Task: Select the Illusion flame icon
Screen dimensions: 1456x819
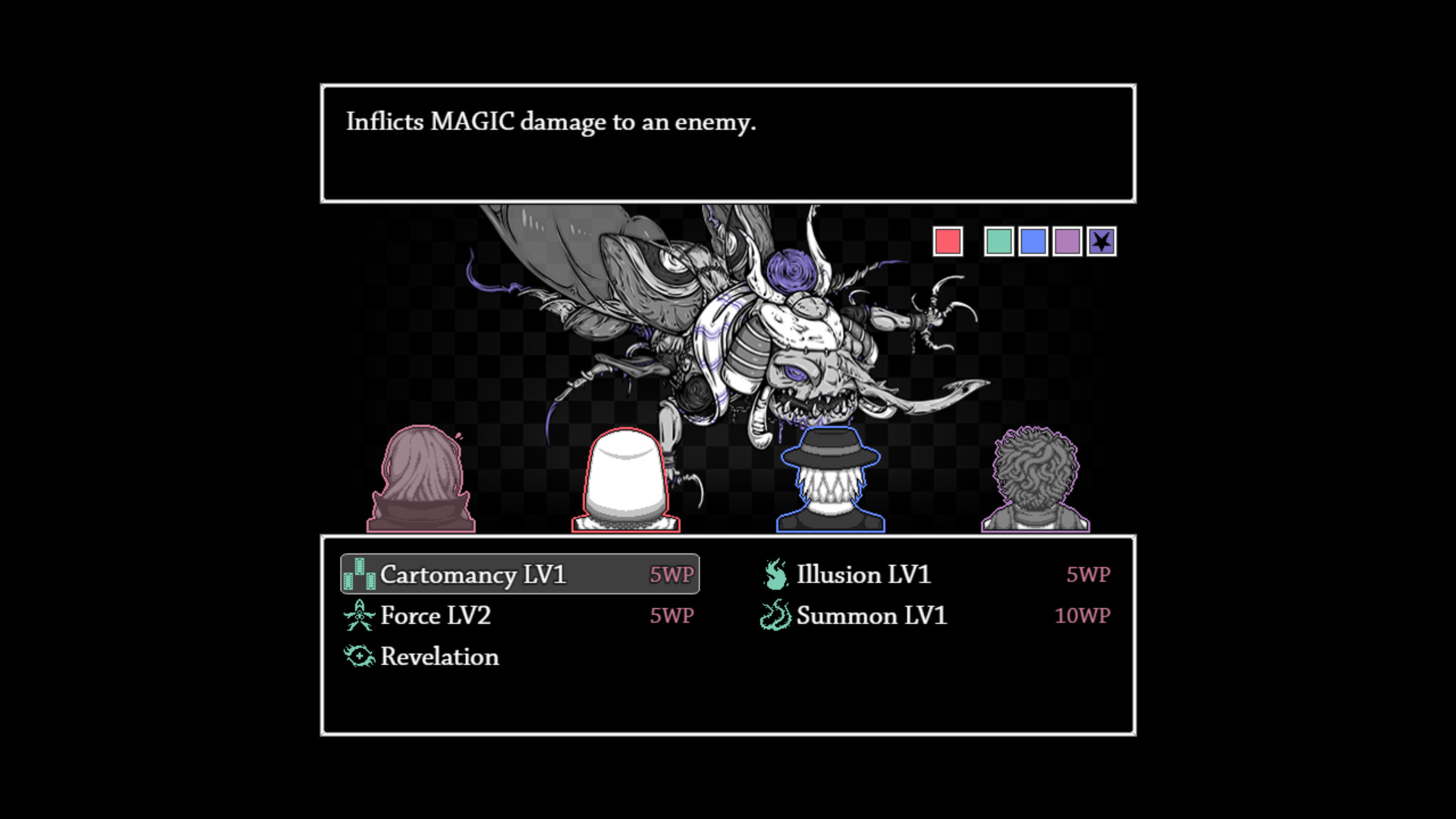Action: pos(775,575)
